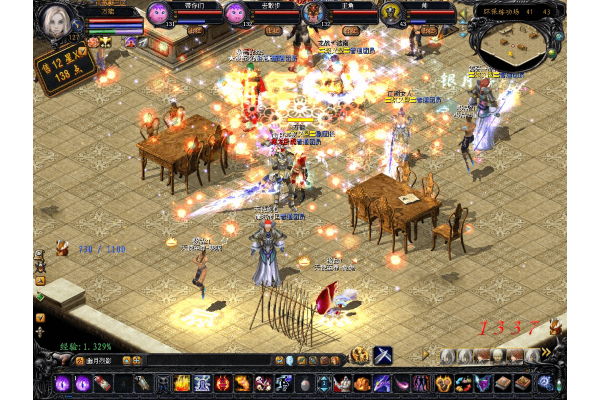Viewport: 600px width, 400px height.
Task: Select the party member portrait labeled 去散步
Action: pyautogui.click(x=235, y=14)
